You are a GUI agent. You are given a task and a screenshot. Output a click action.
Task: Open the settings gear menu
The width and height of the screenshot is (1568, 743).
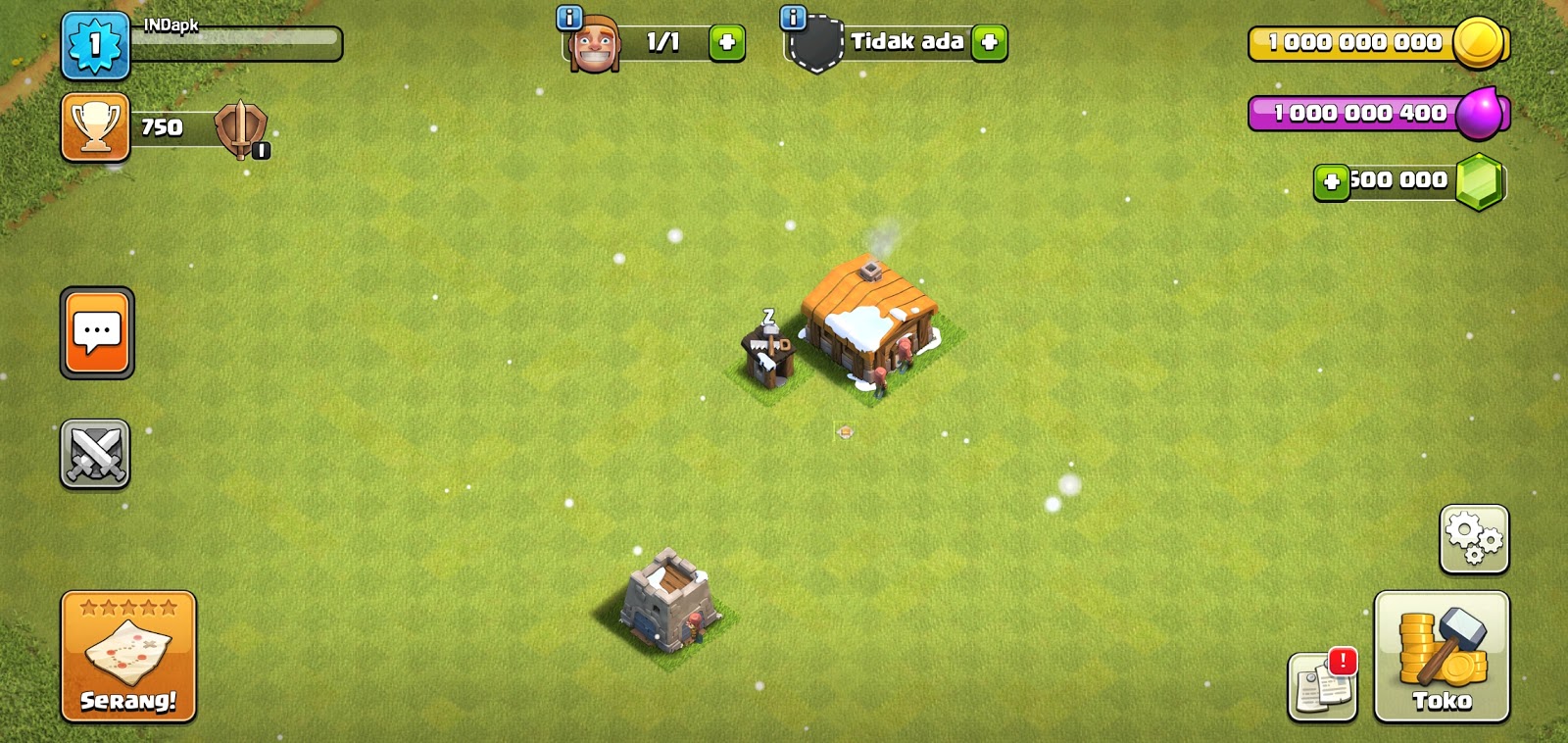[x=1473, y=539]
